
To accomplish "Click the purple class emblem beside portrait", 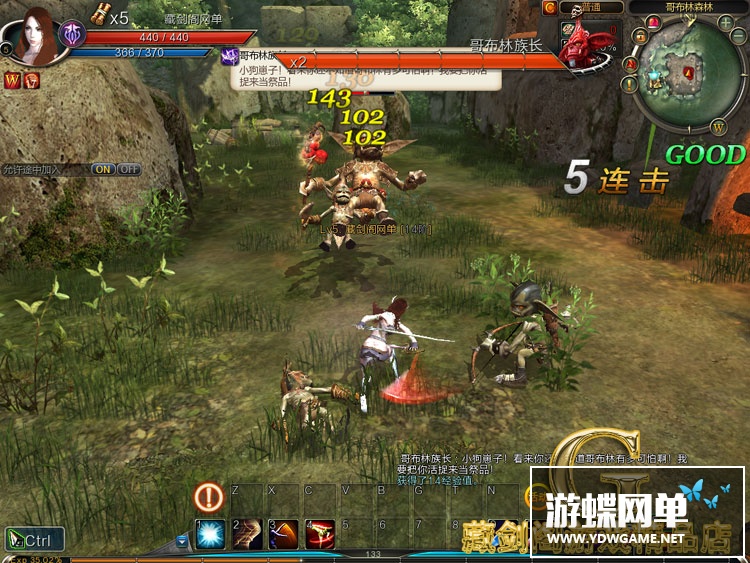I will coord(73,33).
